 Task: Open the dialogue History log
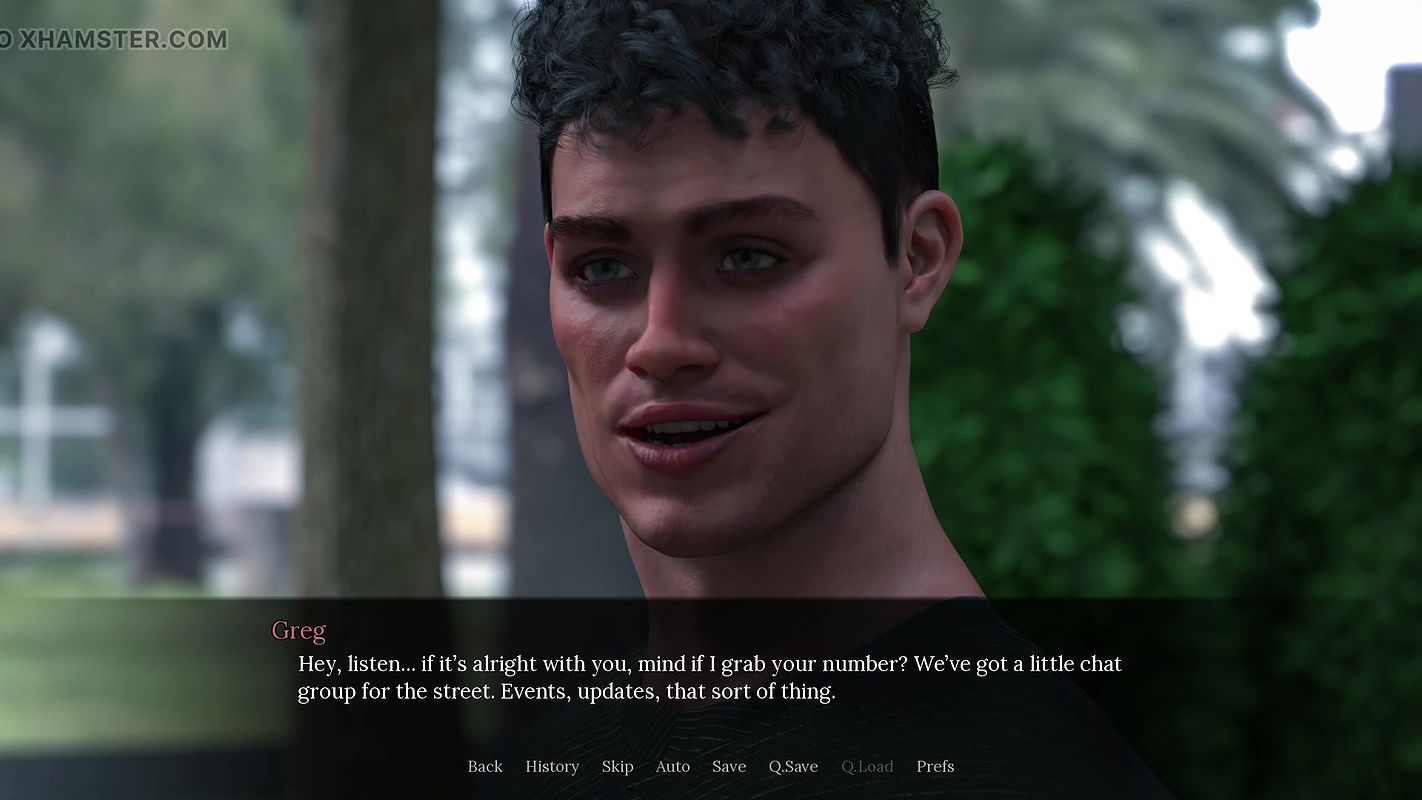click(x=552, y=766)
